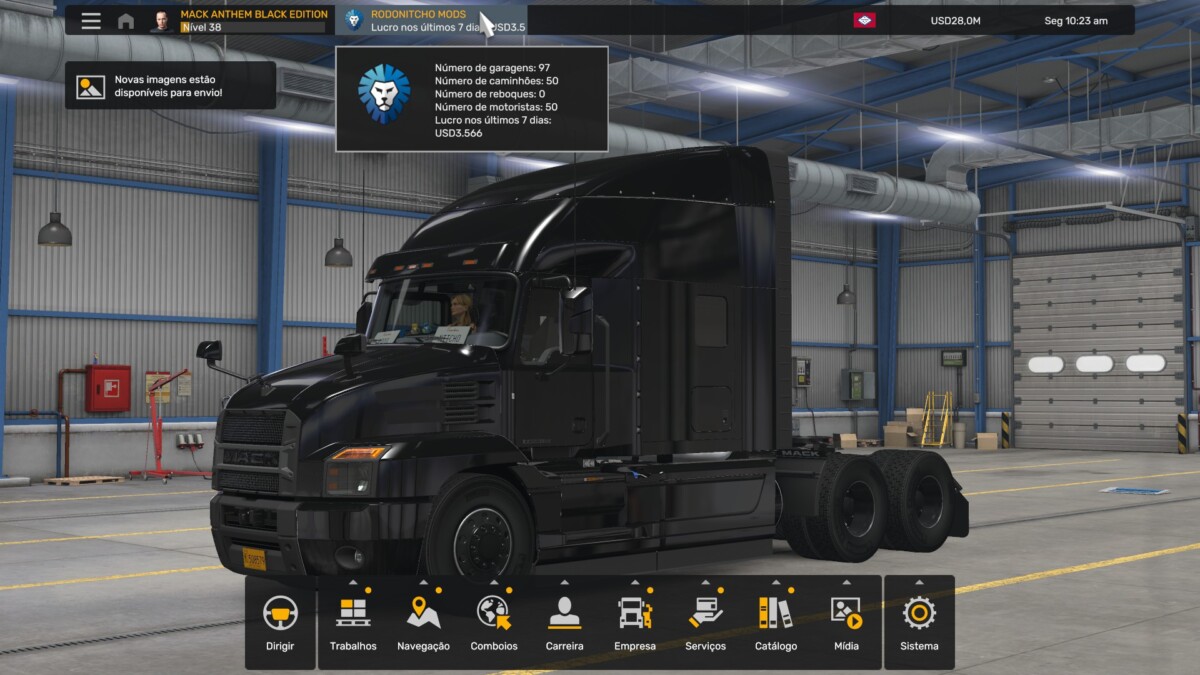Select Dirigir to start driving
1200x675 pixels.
click(280, 622)
